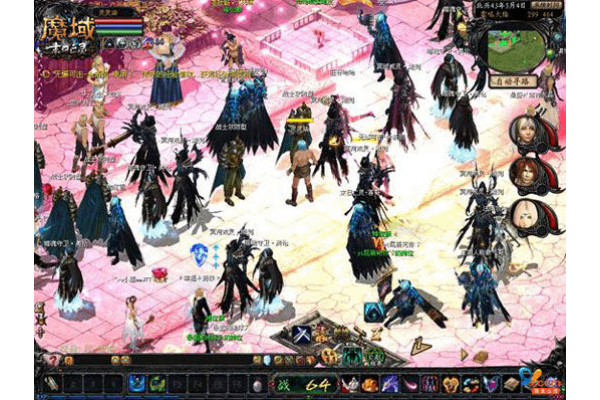Viewport: 600px width, 400px height.
Task: Activate the green swirl skill slot
Action: coord(155,384)
